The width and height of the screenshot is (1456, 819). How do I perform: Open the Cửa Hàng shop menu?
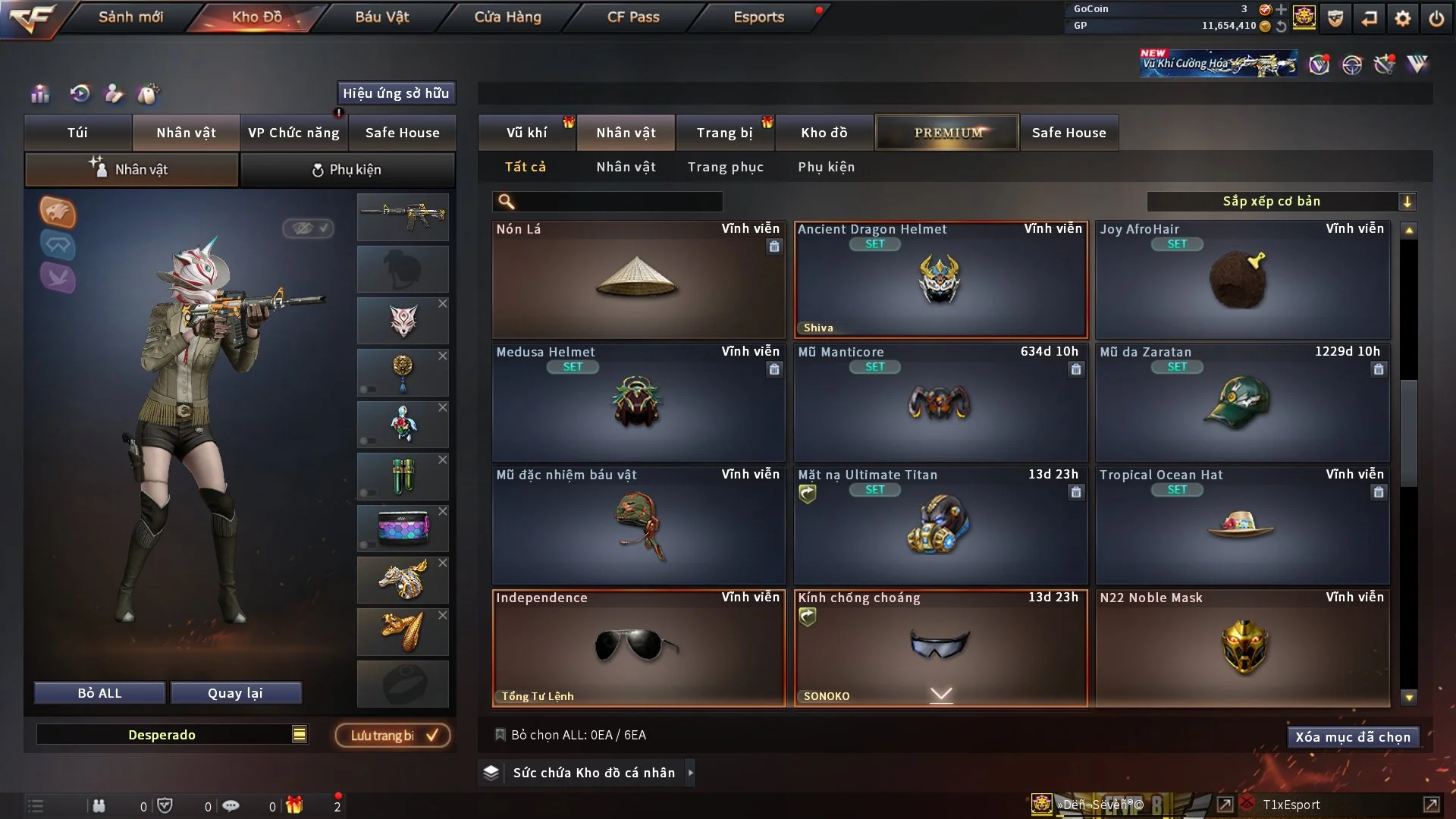pos(507,17)
